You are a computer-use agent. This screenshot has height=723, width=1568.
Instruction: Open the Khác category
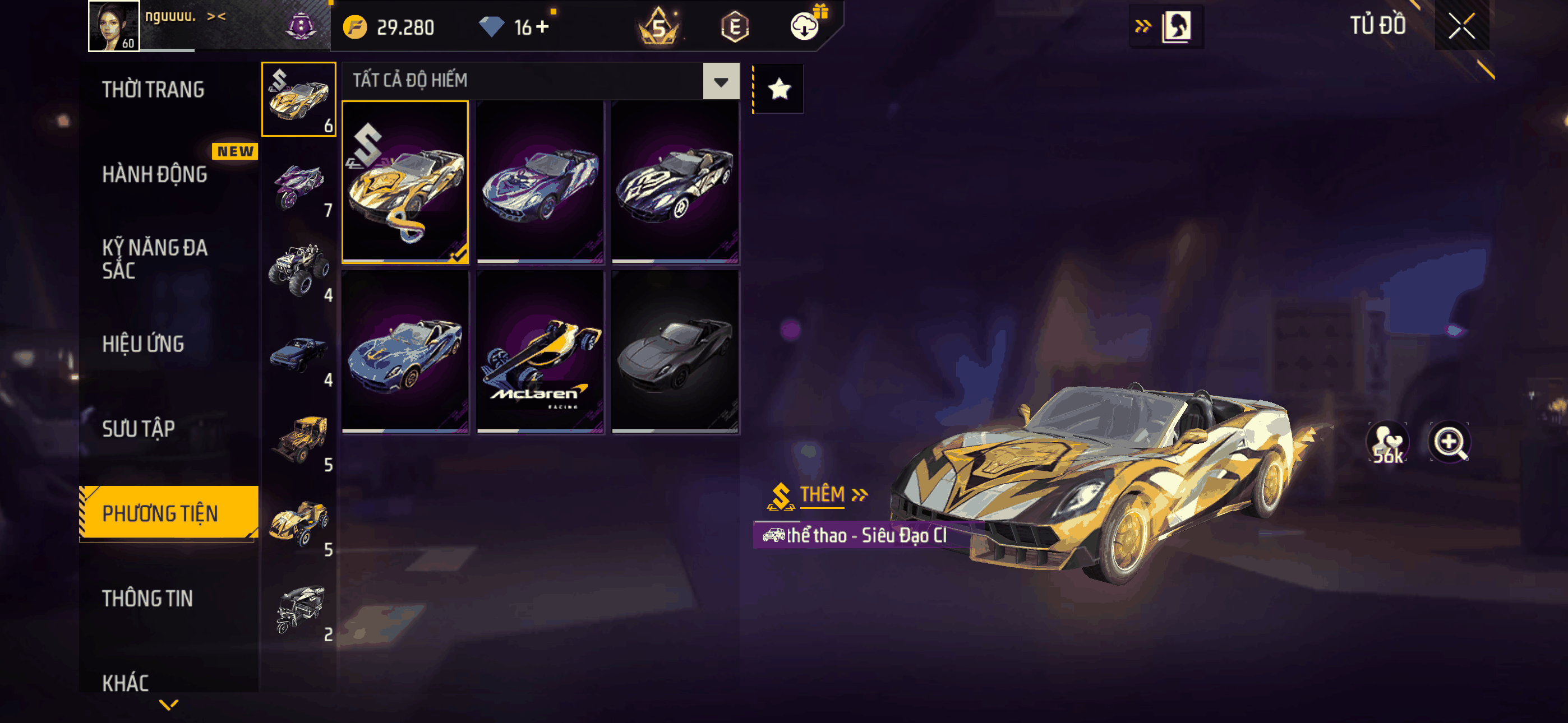pyautogui.click(x=126, y=682)
